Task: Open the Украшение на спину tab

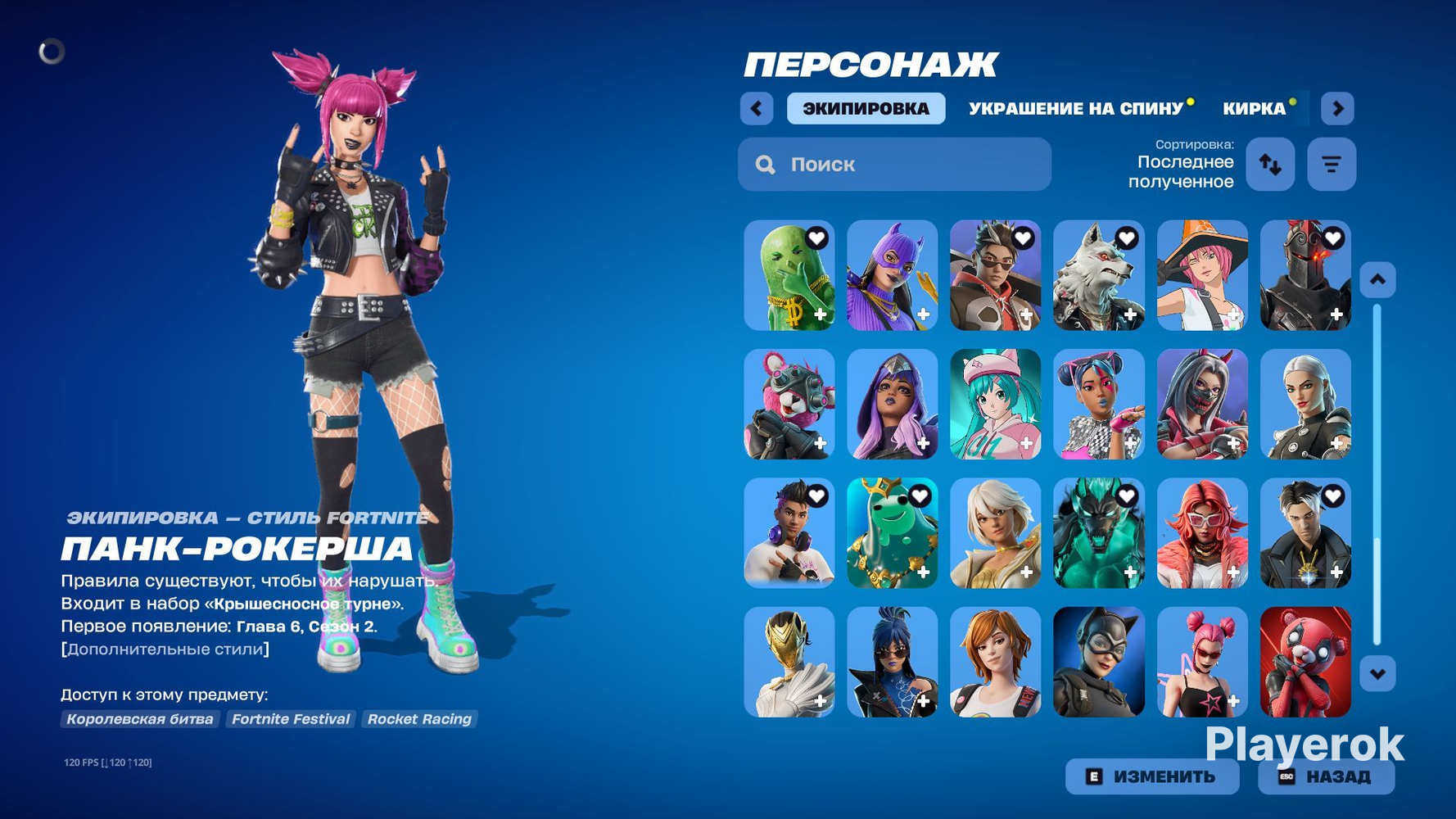Action: (x=1075, y=109)
